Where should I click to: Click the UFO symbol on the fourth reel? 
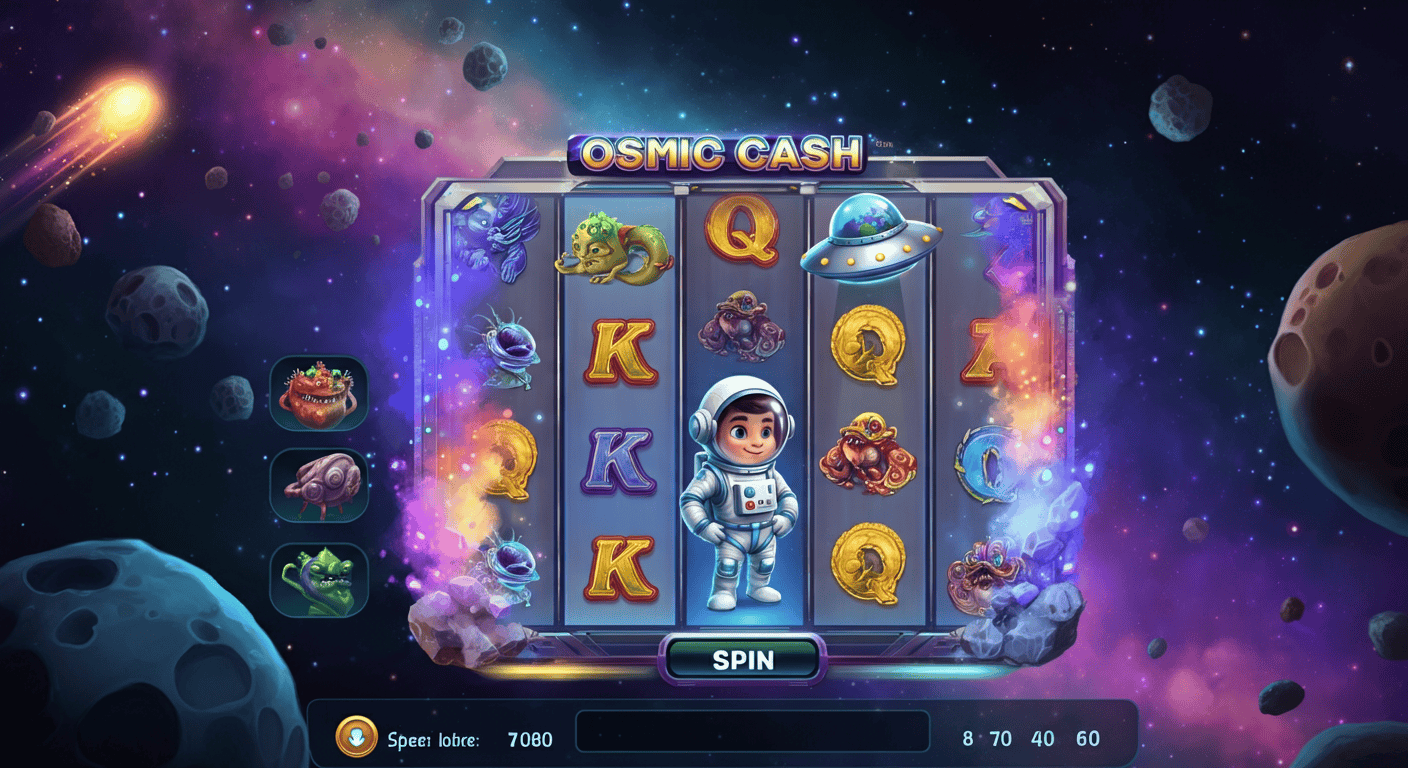[872, 240]
